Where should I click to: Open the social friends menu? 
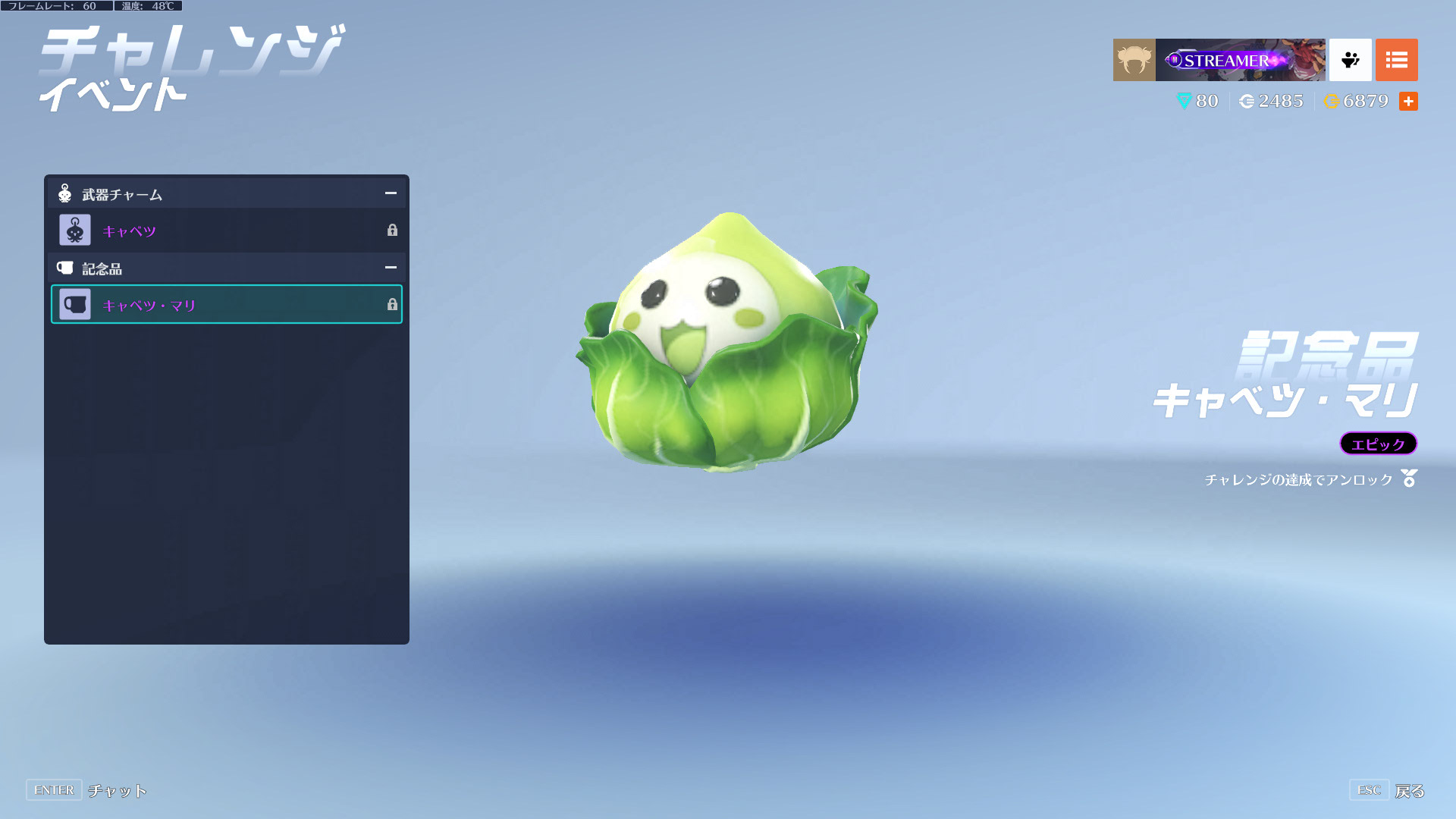tap(1350, 60)
